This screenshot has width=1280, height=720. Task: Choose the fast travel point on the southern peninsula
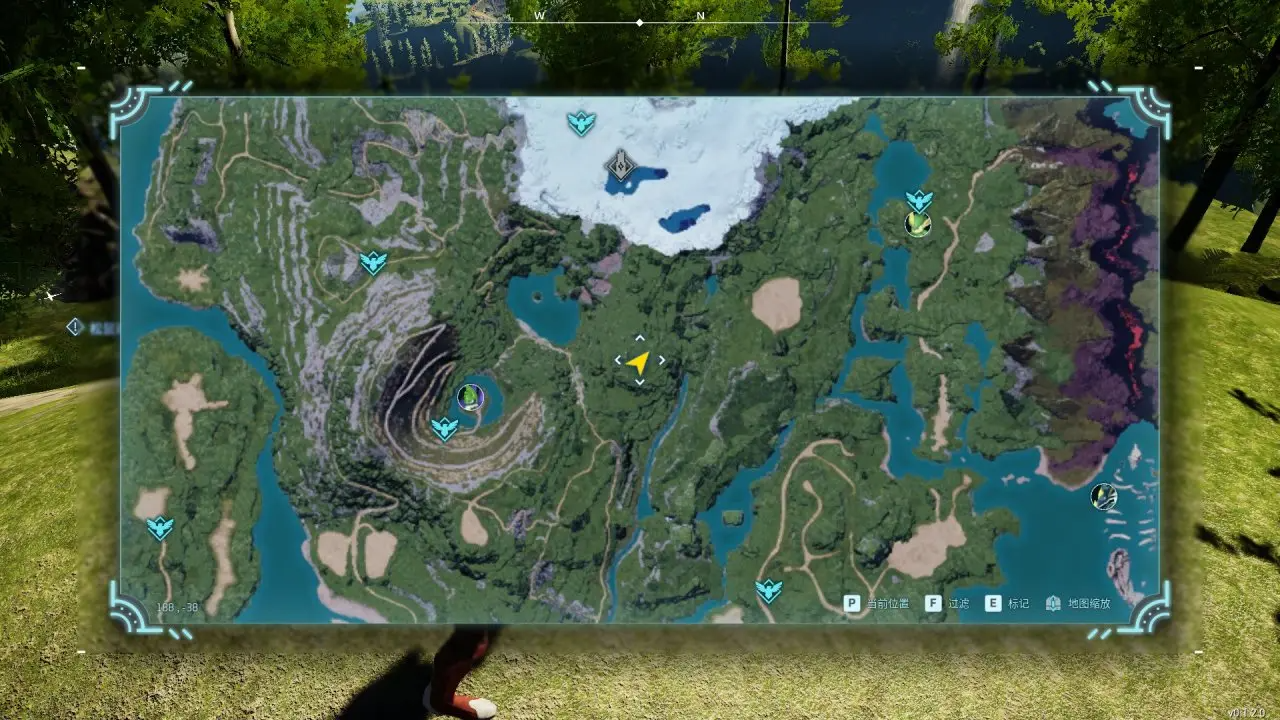tap(768, 590)
